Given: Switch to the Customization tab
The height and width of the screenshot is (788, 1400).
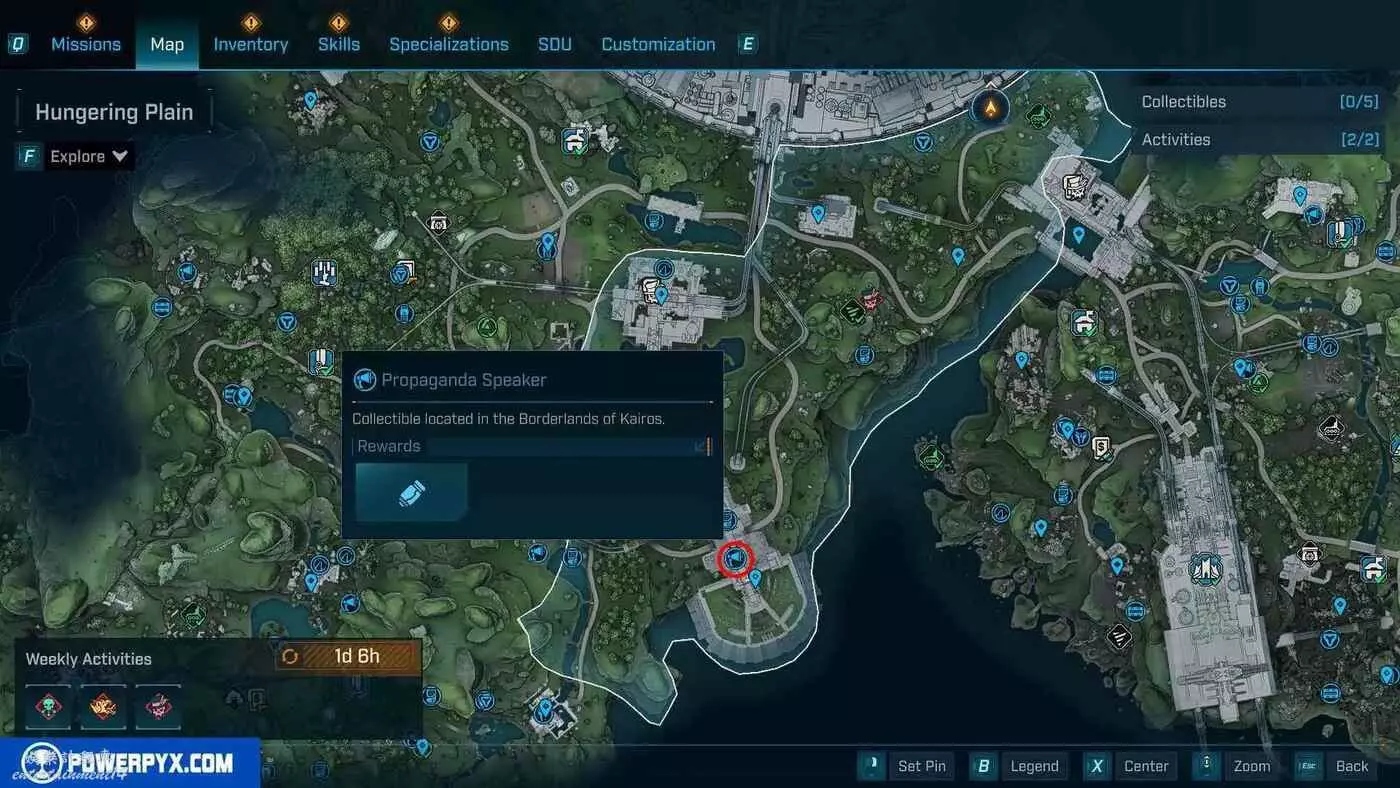Looking at the screenshot, I should (x=658, y=44).
